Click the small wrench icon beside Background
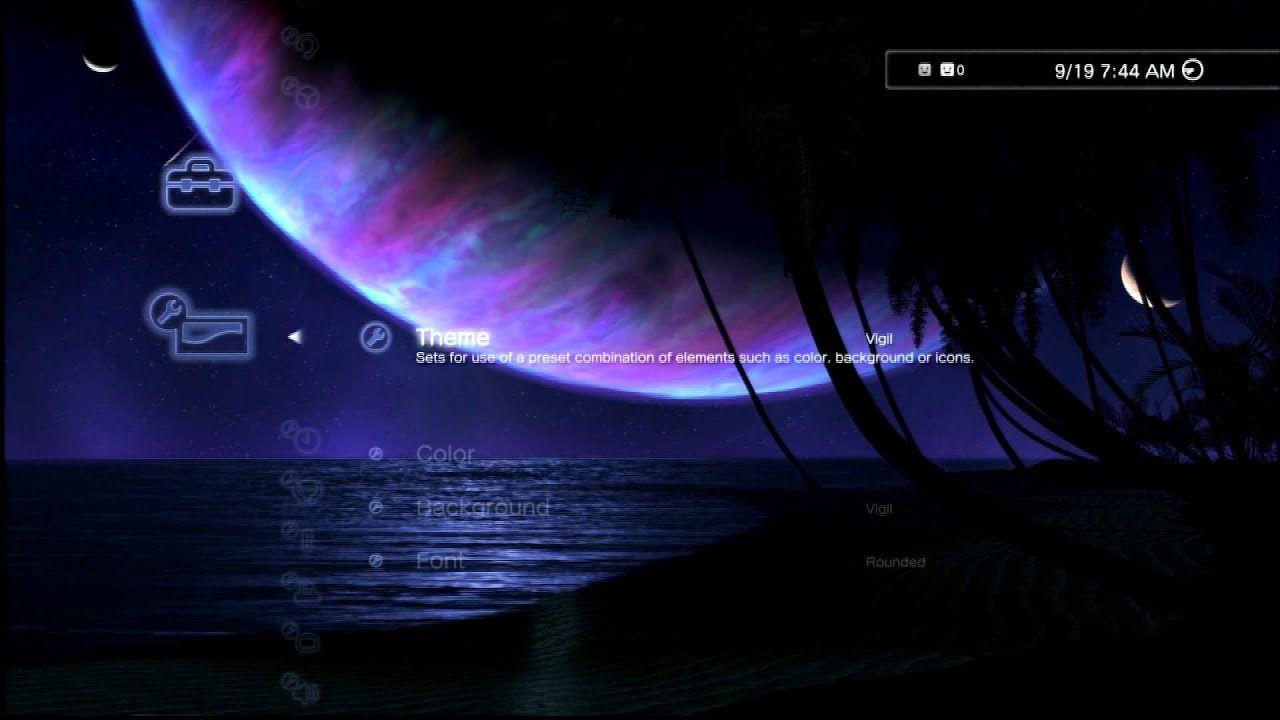 [376, 507]
